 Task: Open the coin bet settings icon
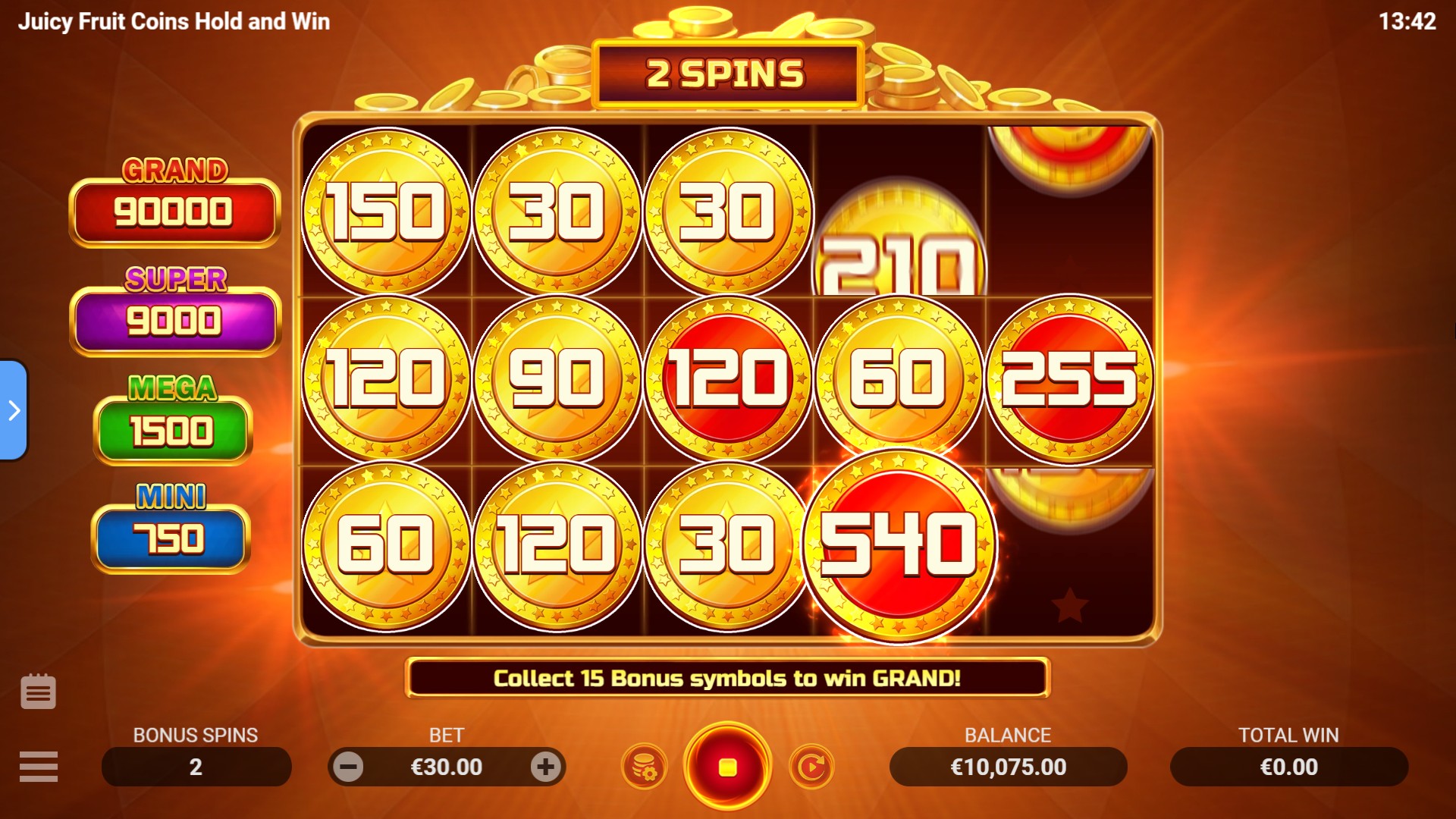(x=644, y=767)
